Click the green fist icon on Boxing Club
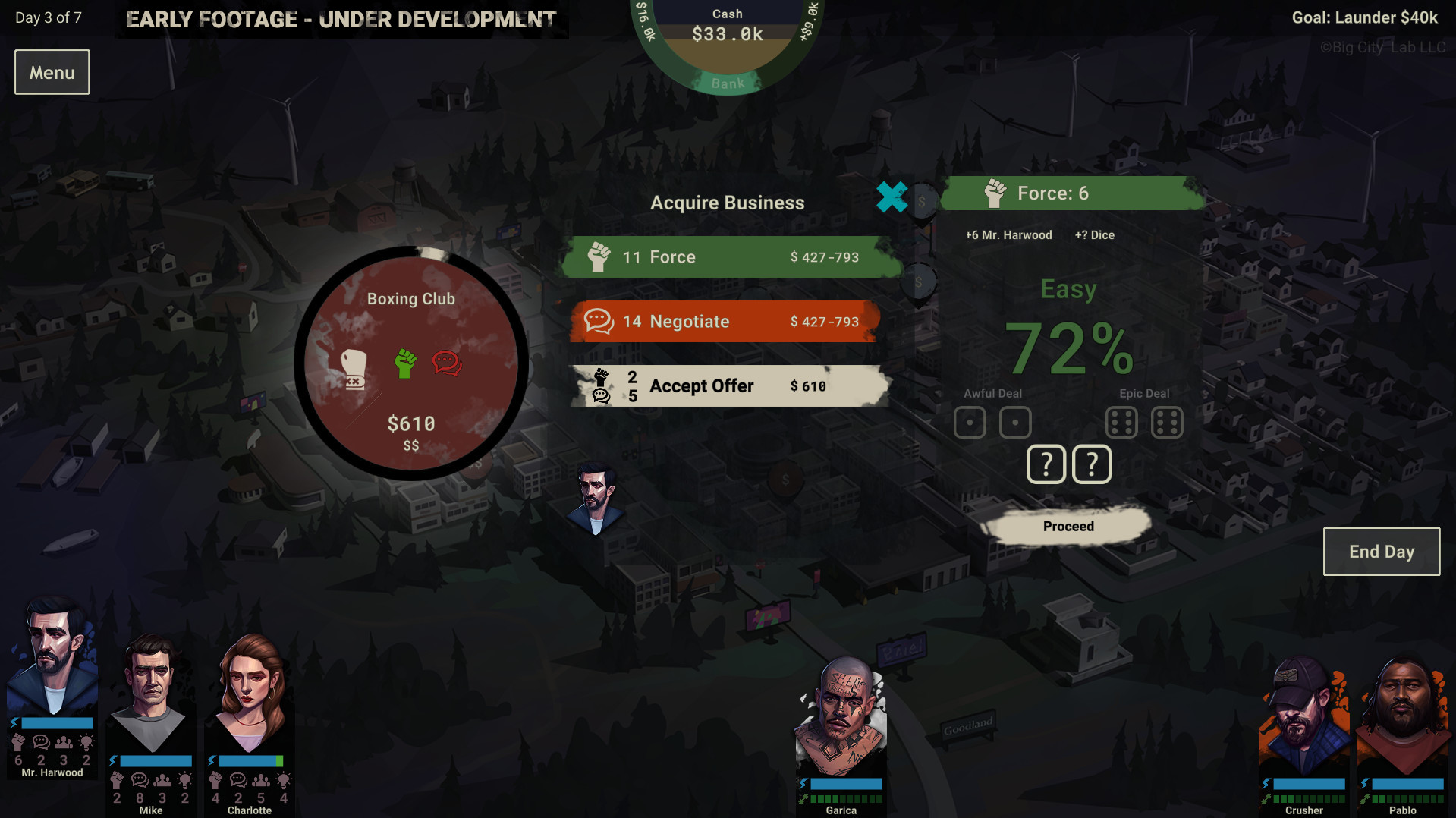 click(407, 363)
